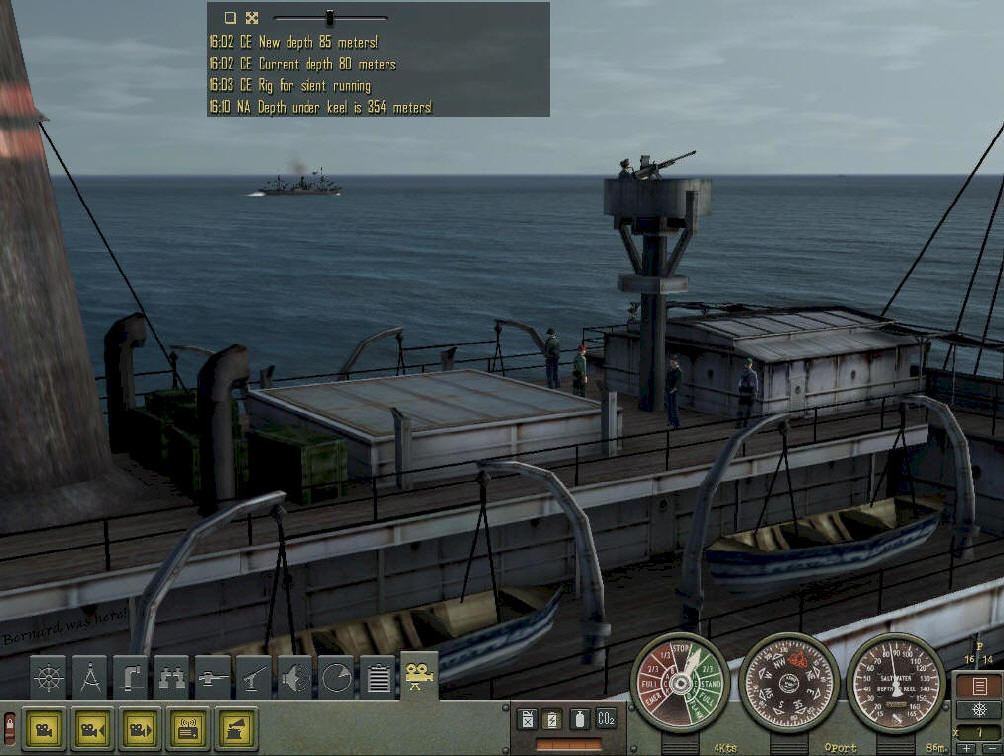
Task: Play the gramophone
Action: (236, 729)
